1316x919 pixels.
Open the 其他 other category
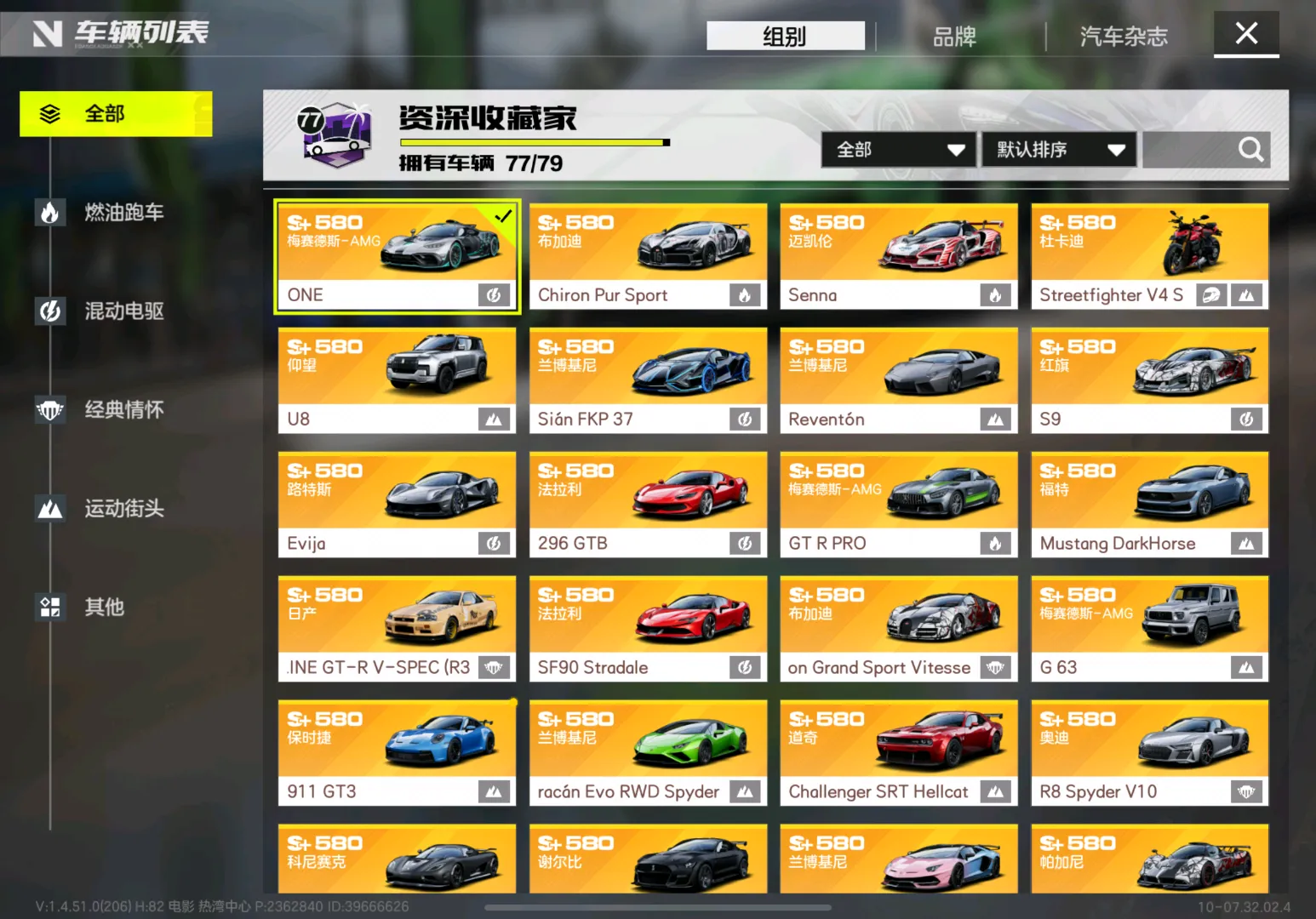click(104, 607)
